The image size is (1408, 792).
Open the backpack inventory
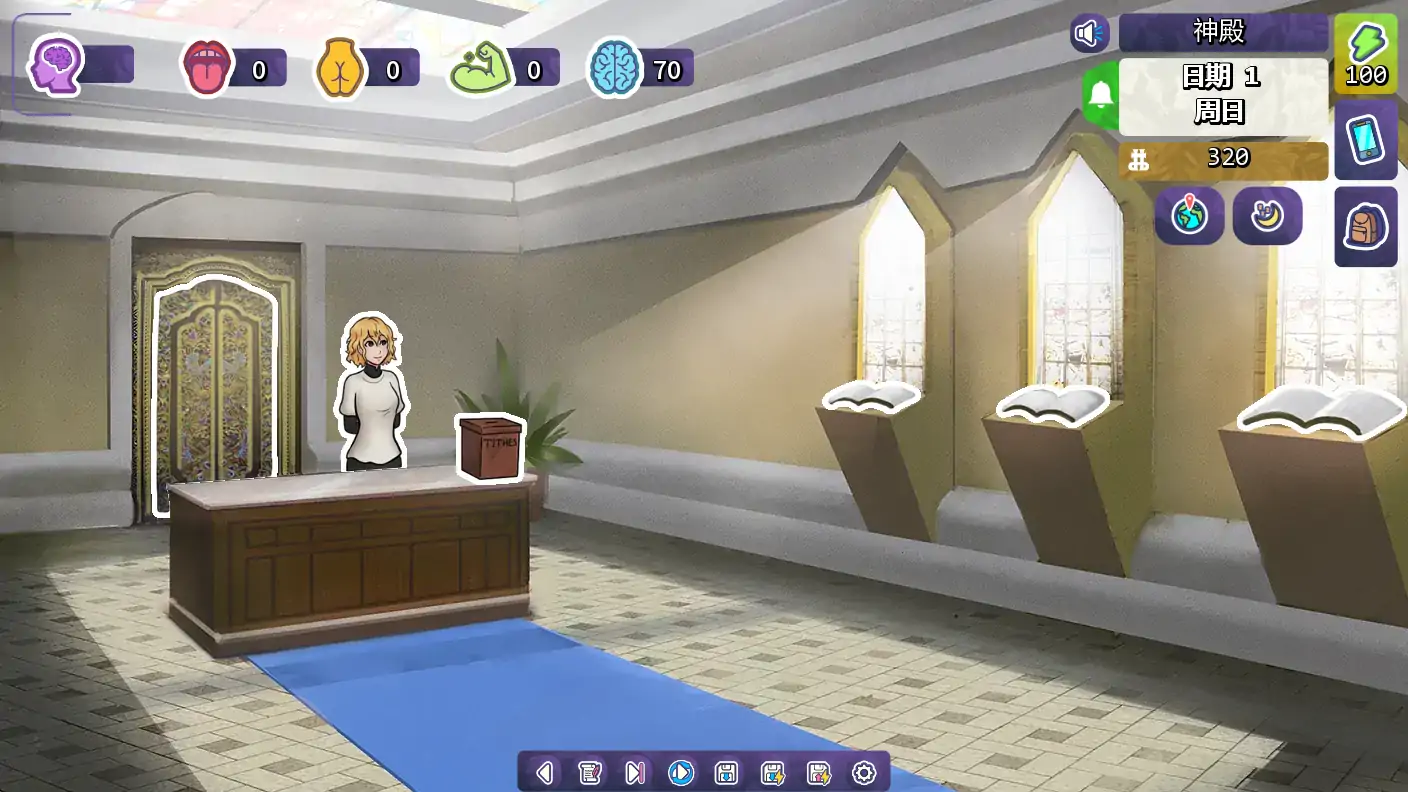(1366, 228)
